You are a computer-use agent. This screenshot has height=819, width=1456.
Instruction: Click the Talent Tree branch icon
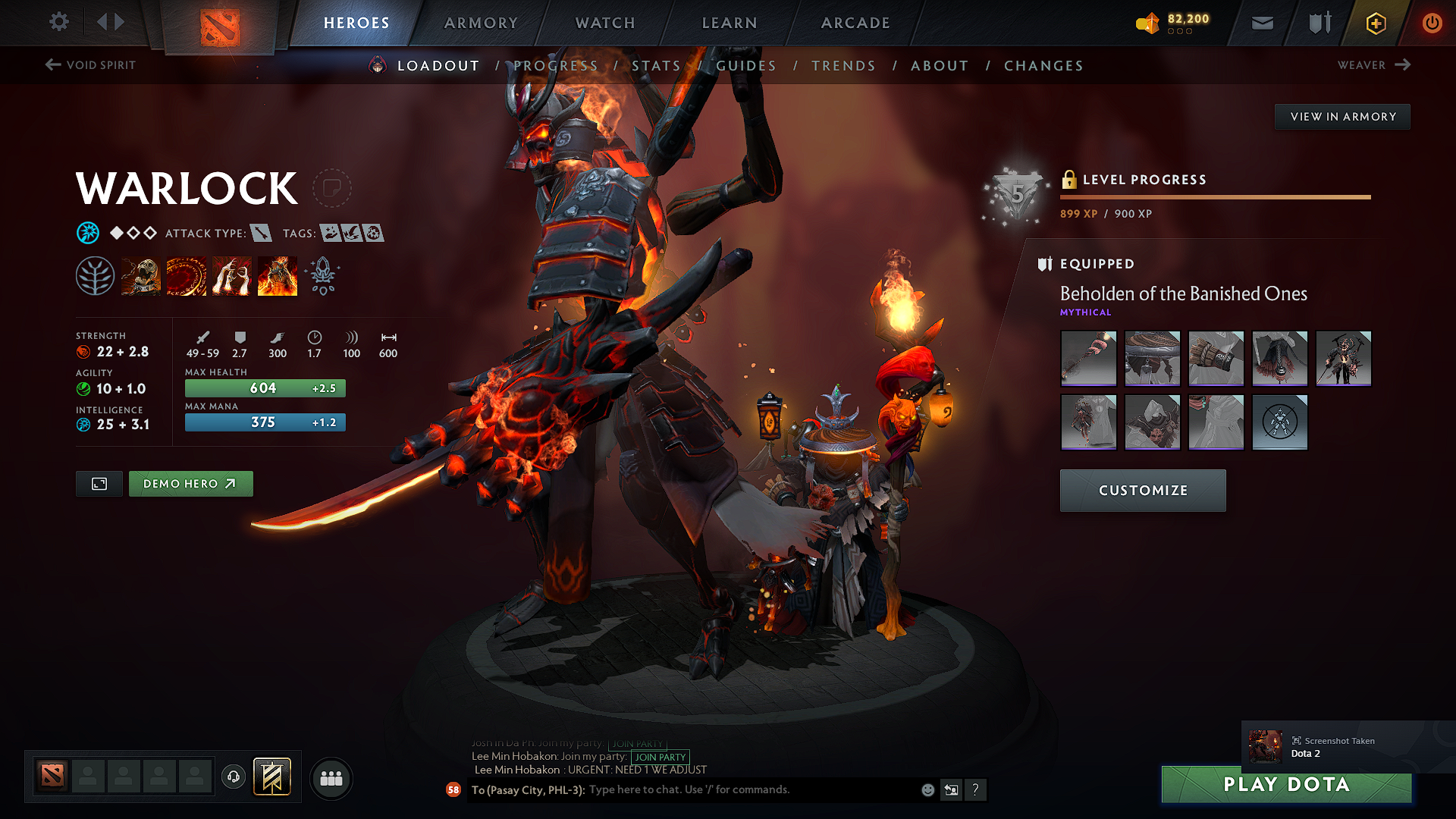click(95, 275)
